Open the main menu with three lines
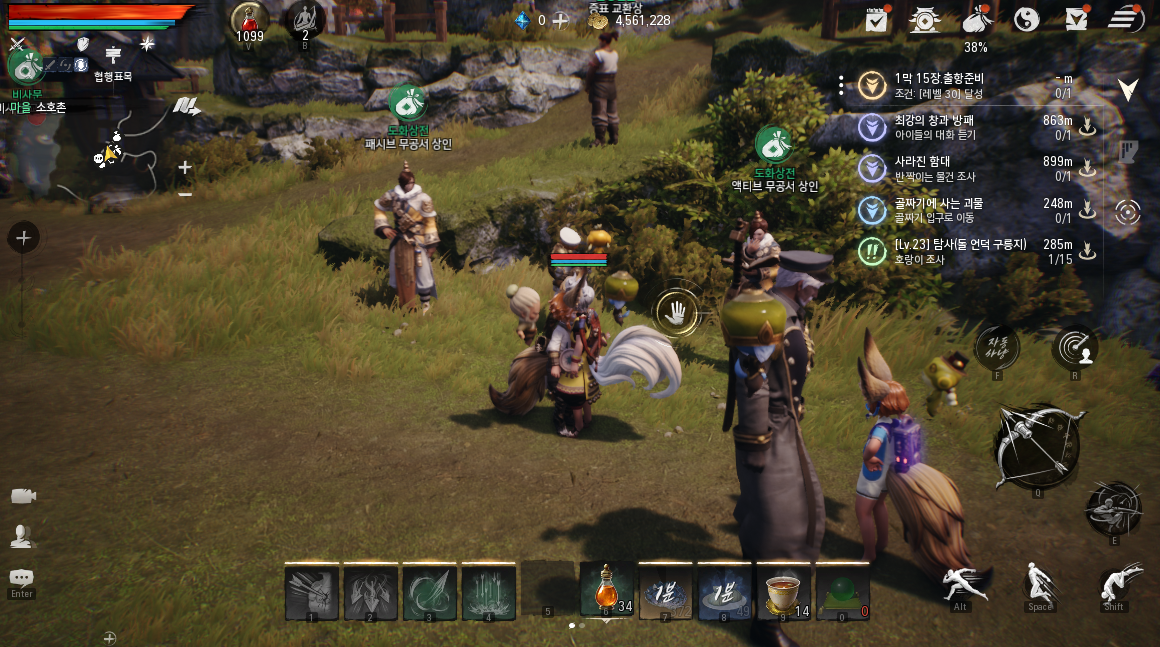This screenshot has width=1160, height=647. 1126,19
